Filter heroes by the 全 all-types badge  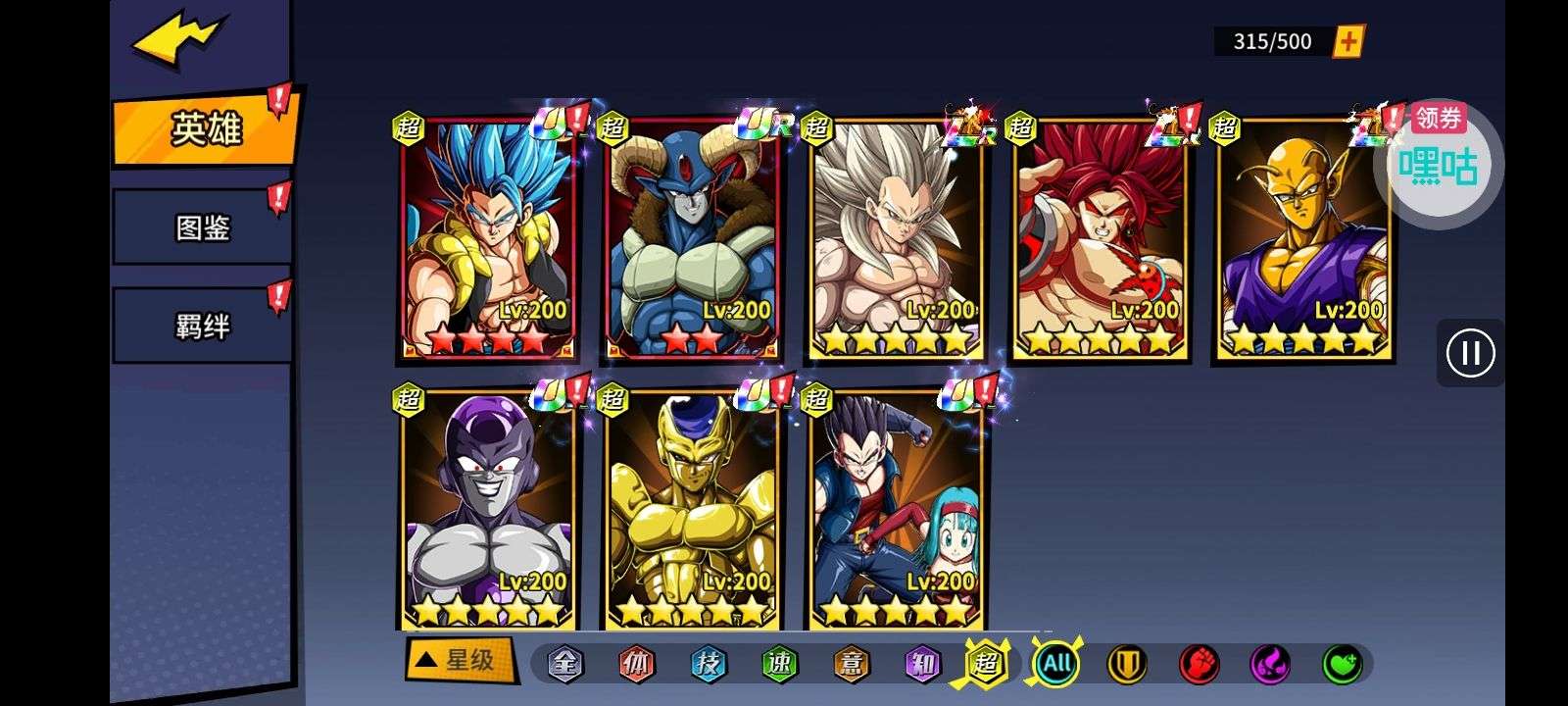(565, 665)
